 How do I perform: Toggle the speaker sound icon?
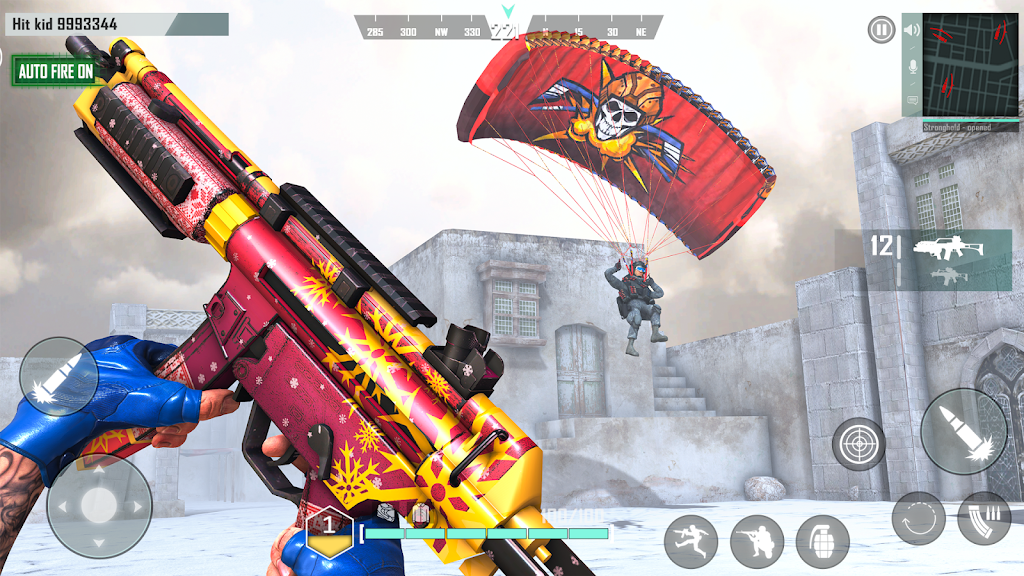tap(911, 30)
